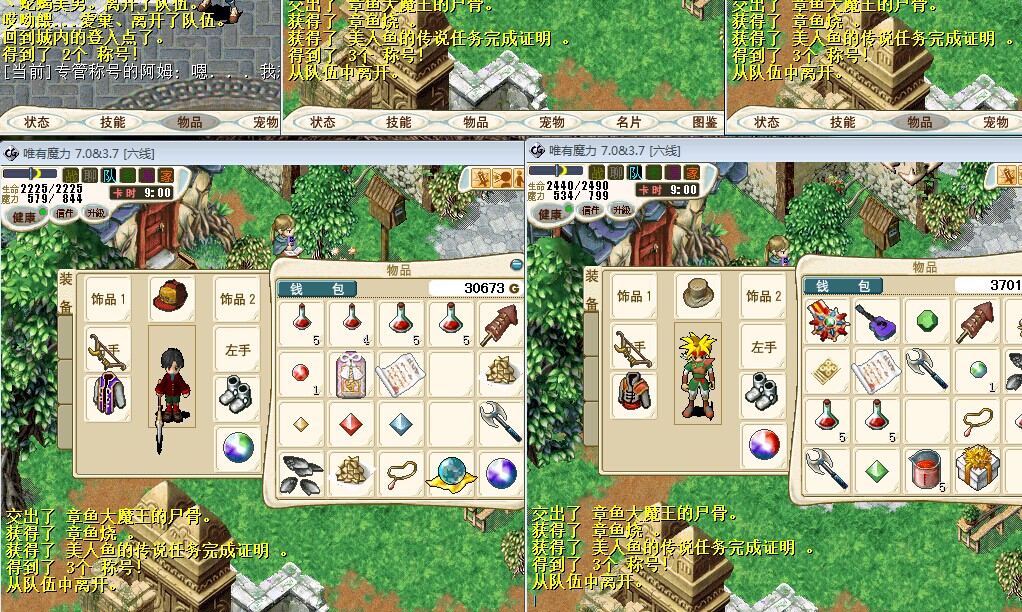The height and width of the screenshot is (612, 1022).
Task: Select the red paint bucket item
Action: (x=927, y=469)
